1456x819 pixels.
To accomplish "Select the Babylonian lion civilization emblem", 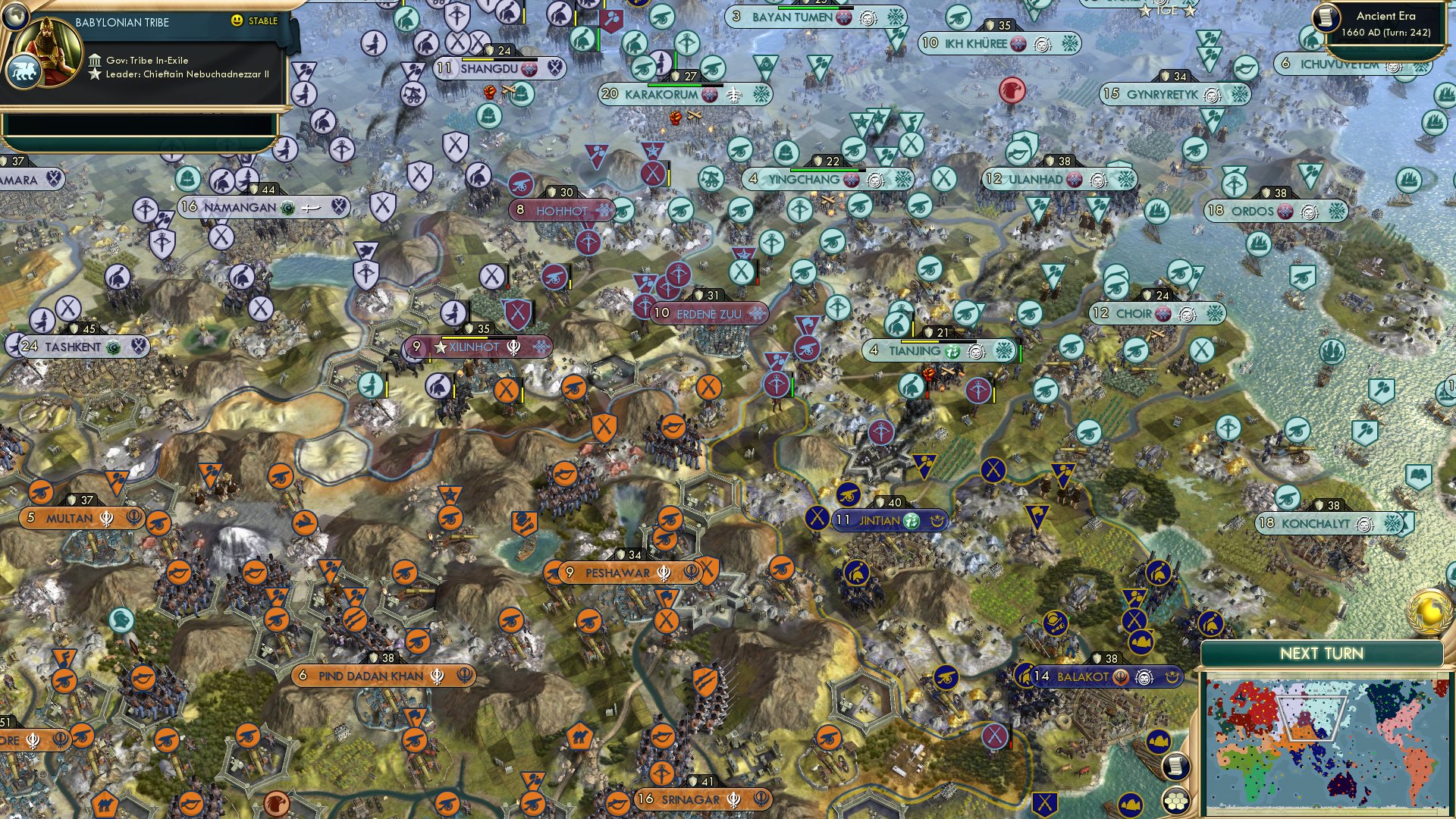I will [25, 71].
